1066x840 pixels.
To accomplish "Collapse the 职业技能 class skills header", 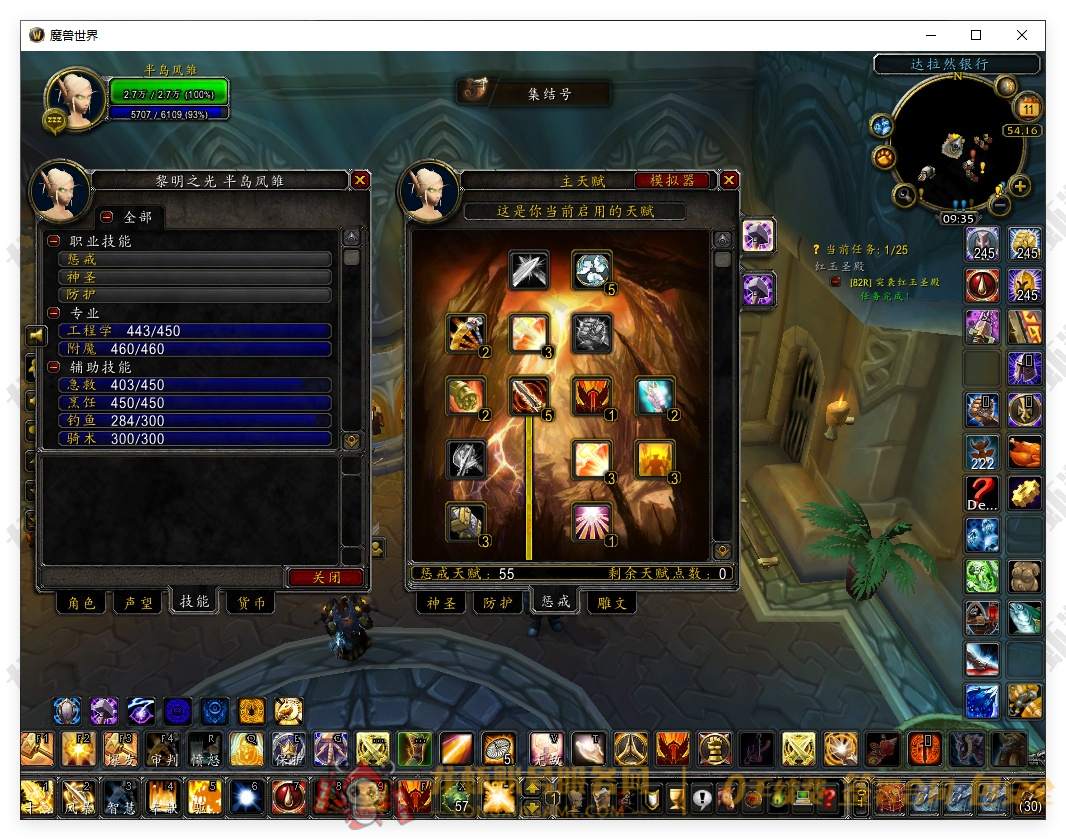I will (x=54, y=241).
